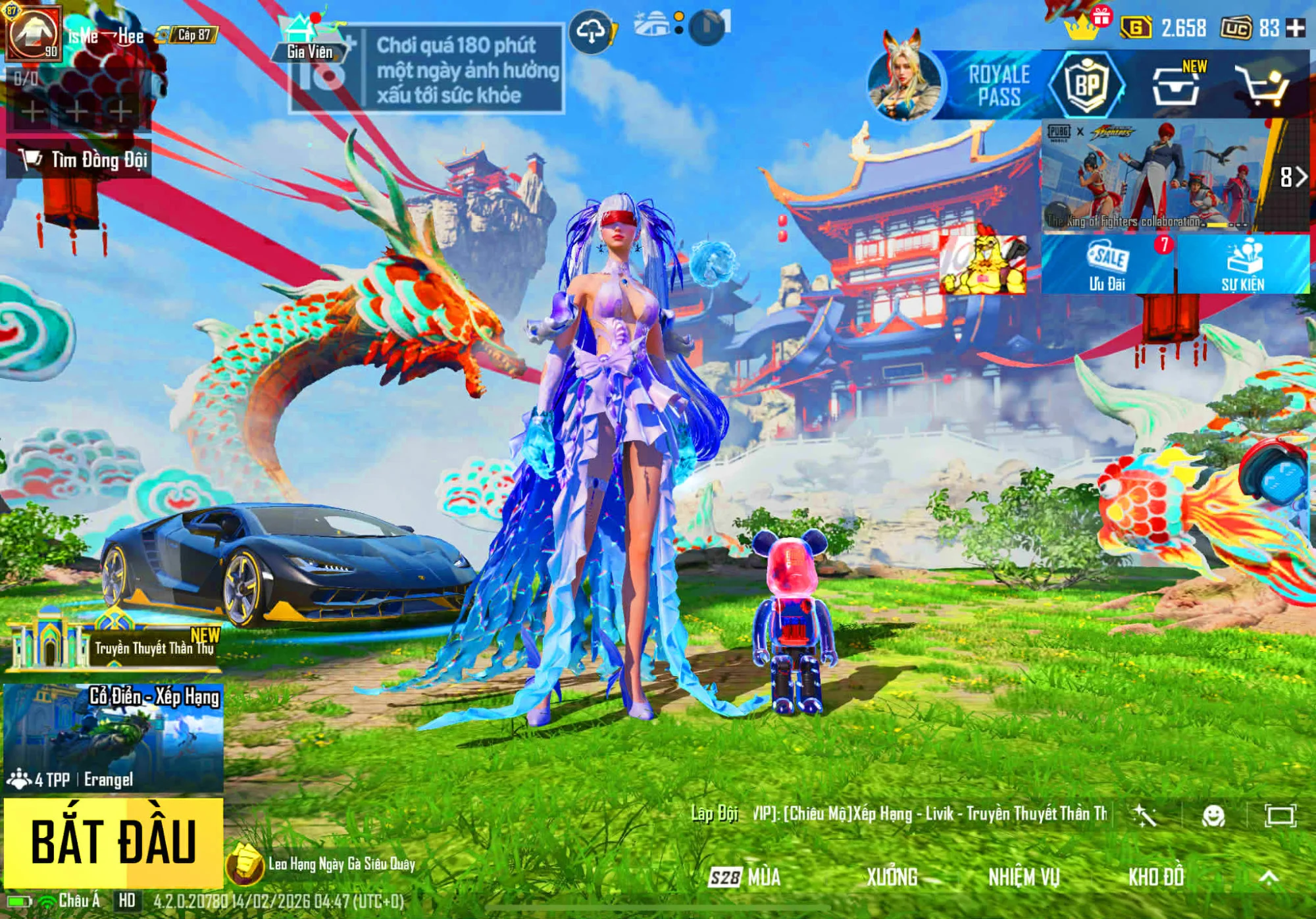Screen dimensions: 1316x919
Task: Go to the Xưởng workshop
Action: tap(892, 877)
